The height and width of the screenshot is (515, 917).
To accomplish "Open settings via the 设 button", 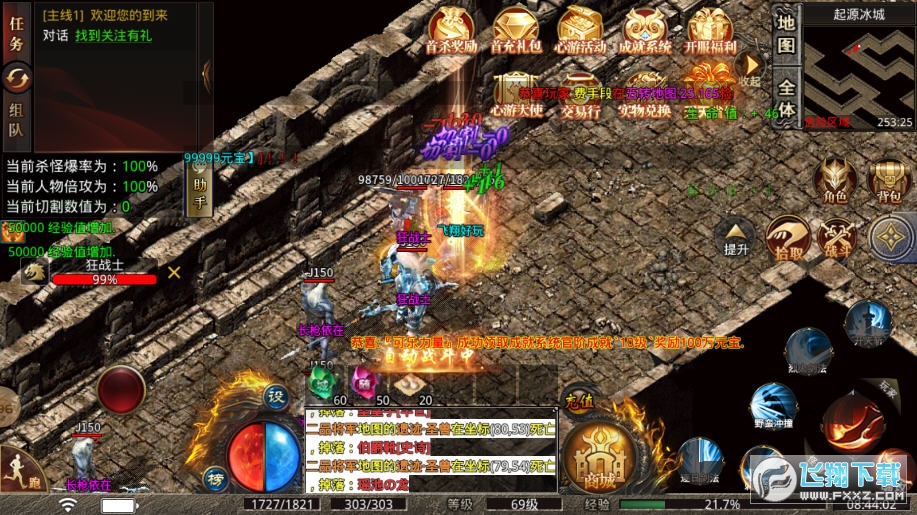I will (x=275, y=396).
